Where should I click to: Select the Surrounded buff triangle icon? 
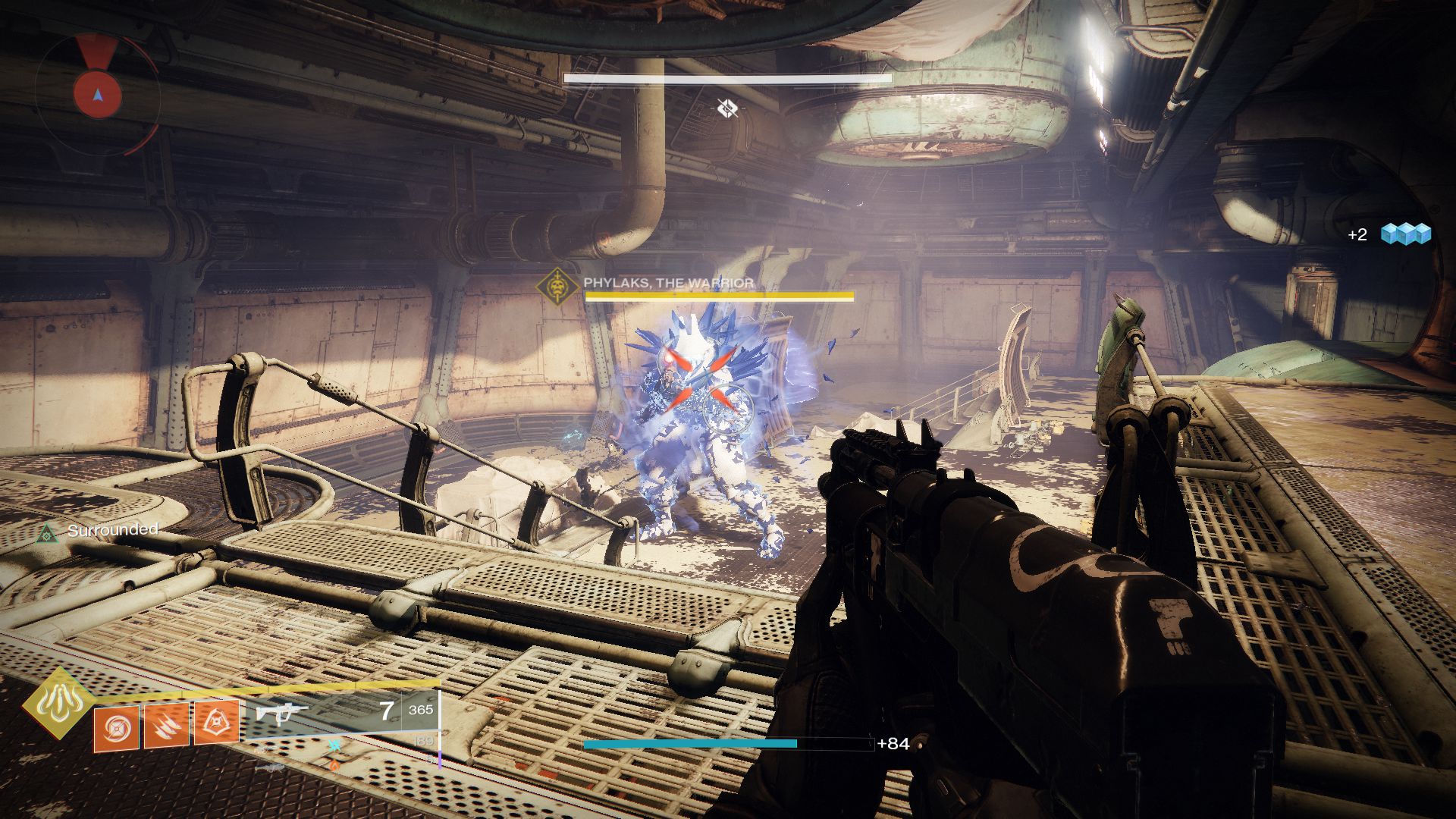coord(49,535)
